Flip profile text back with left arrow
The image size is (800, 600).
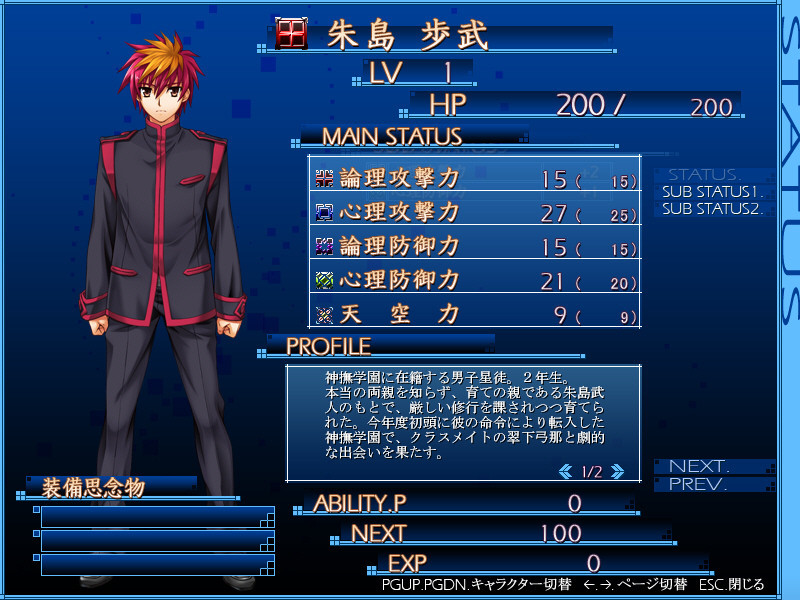click(x=565, y=471)
